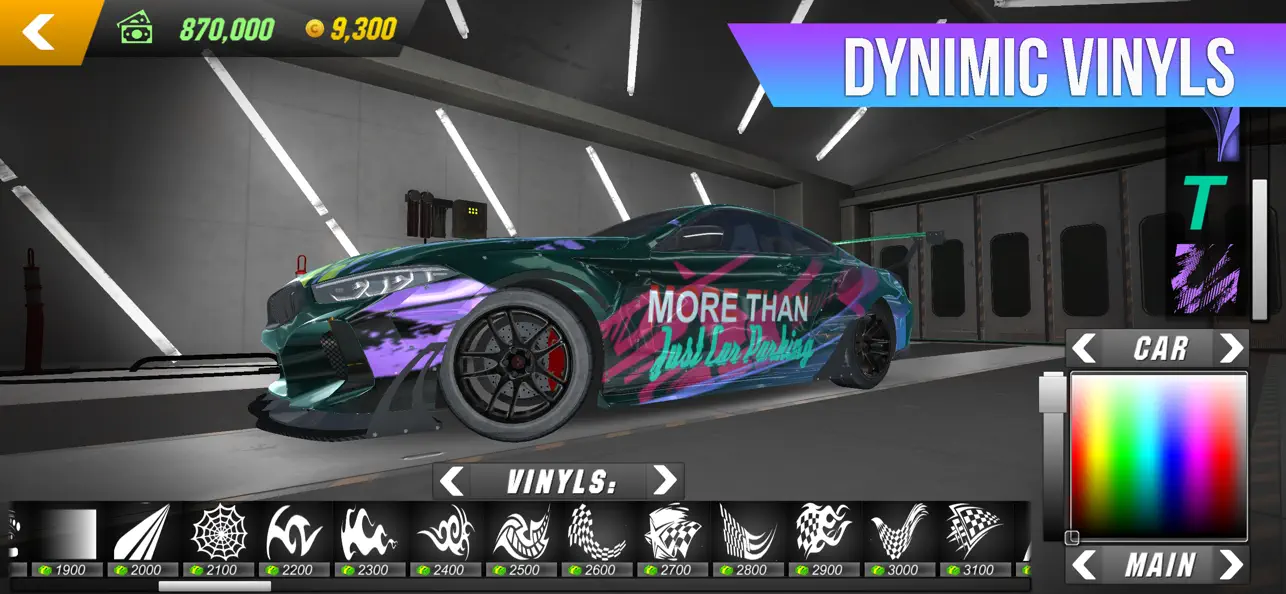Pick a color in the rainbow palette
This screenshot has height=594, width=1286.
click(1159, 455)
